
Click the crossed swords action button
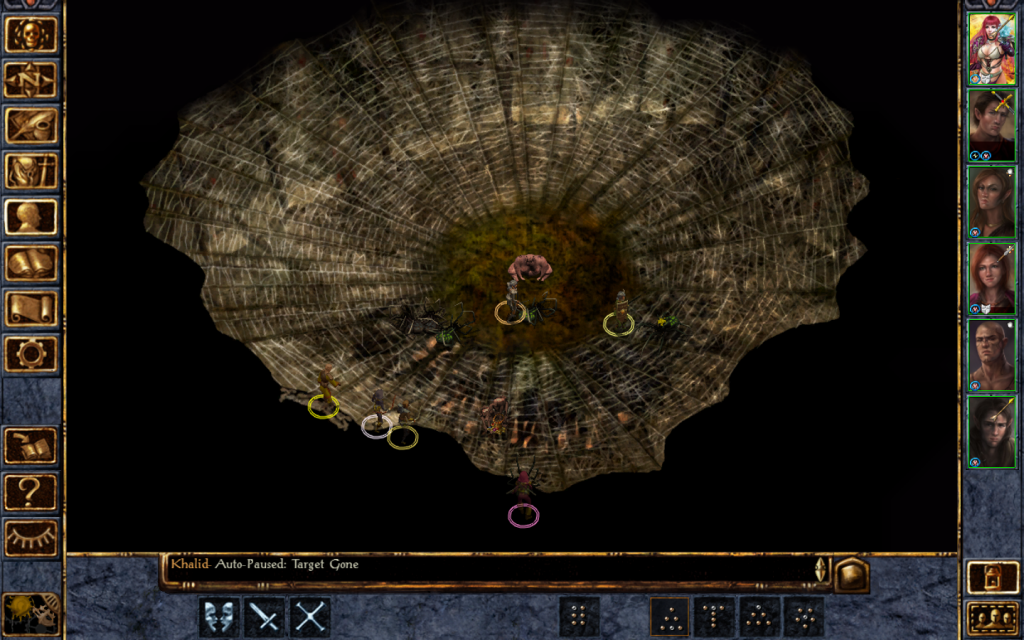[311, 617]
